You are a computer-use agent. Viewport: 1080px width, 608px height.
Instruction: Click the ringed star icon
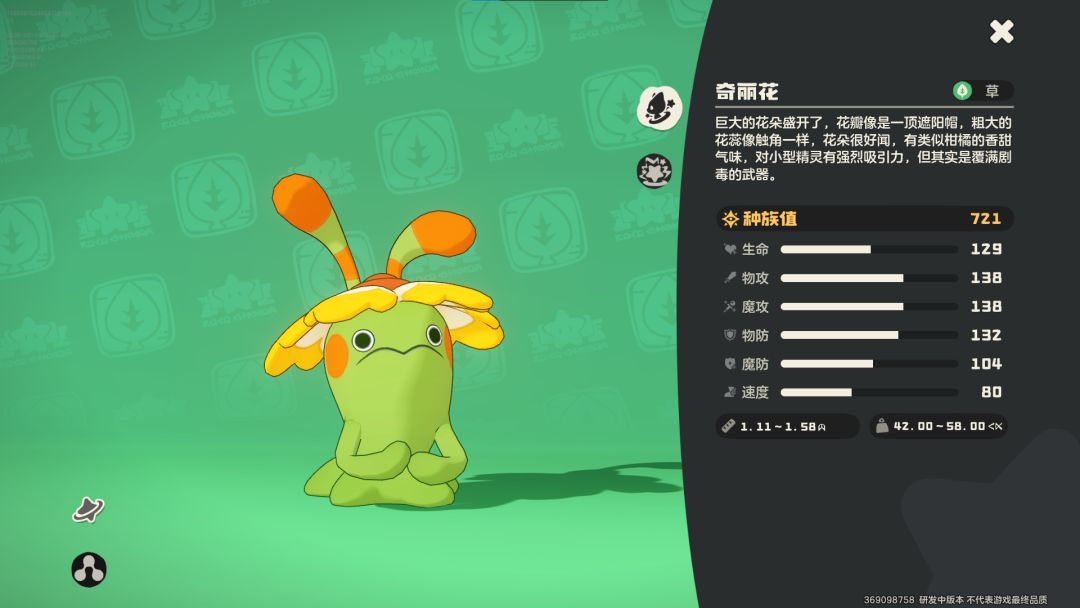coord(88,509)
